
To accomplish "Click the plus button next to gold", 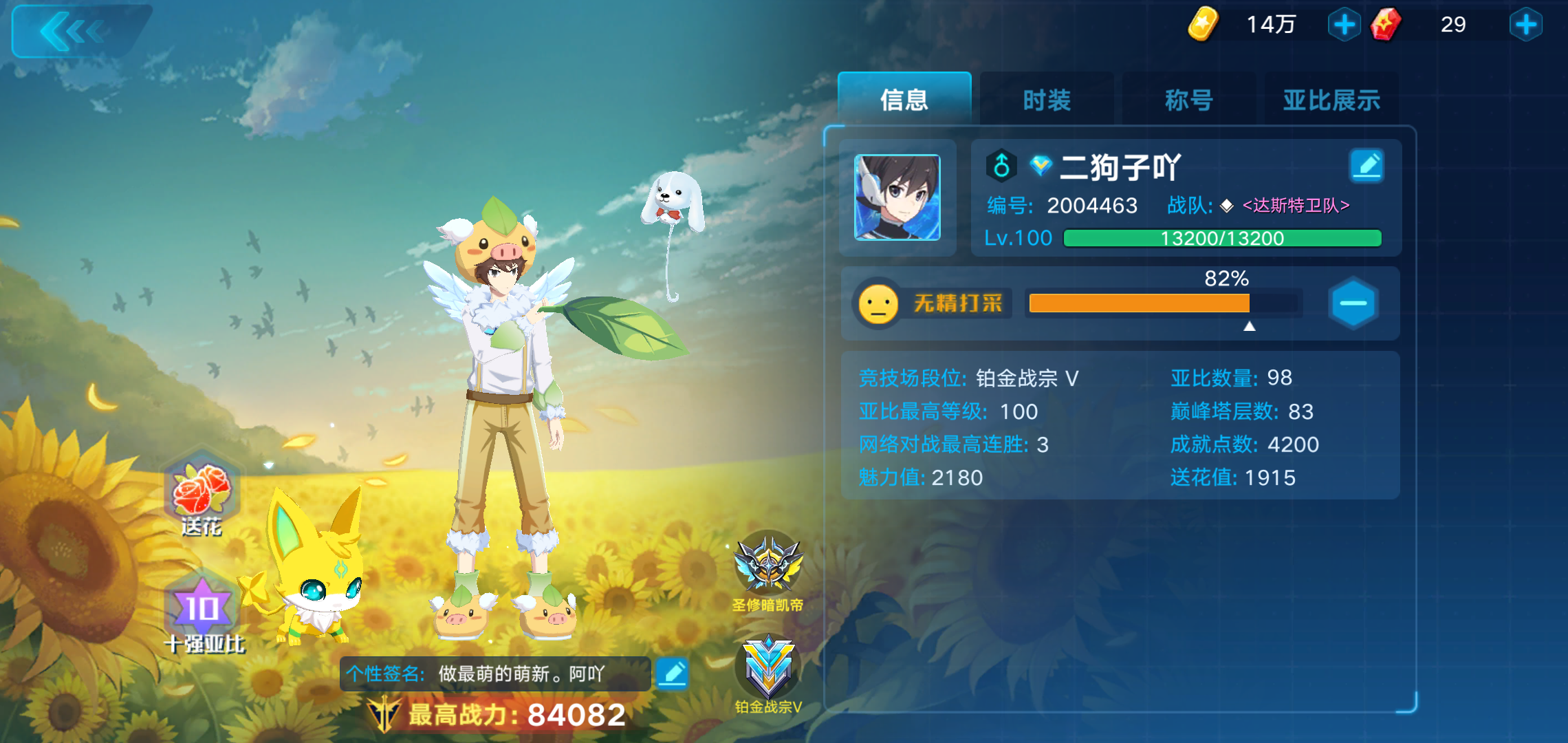I will pos(1344,23).
